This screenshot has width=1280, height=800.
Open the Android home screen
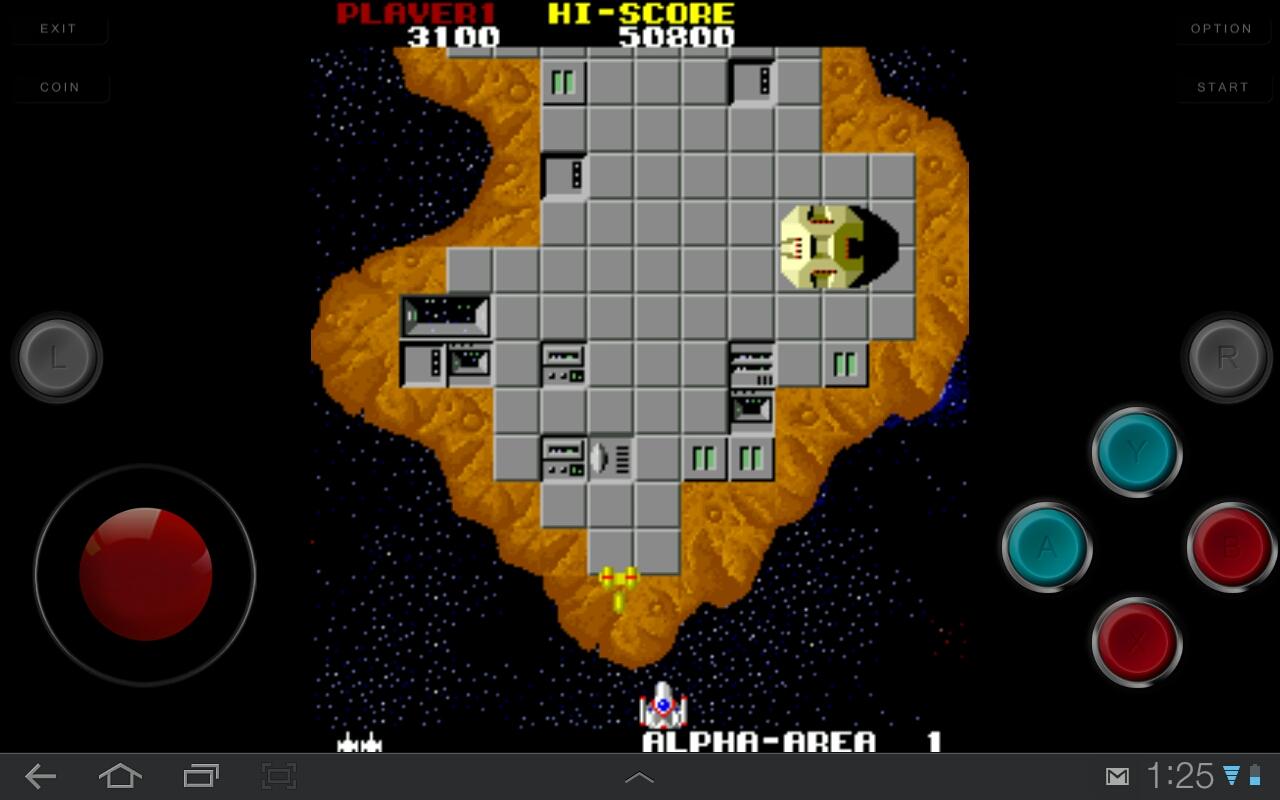point(120,776)
